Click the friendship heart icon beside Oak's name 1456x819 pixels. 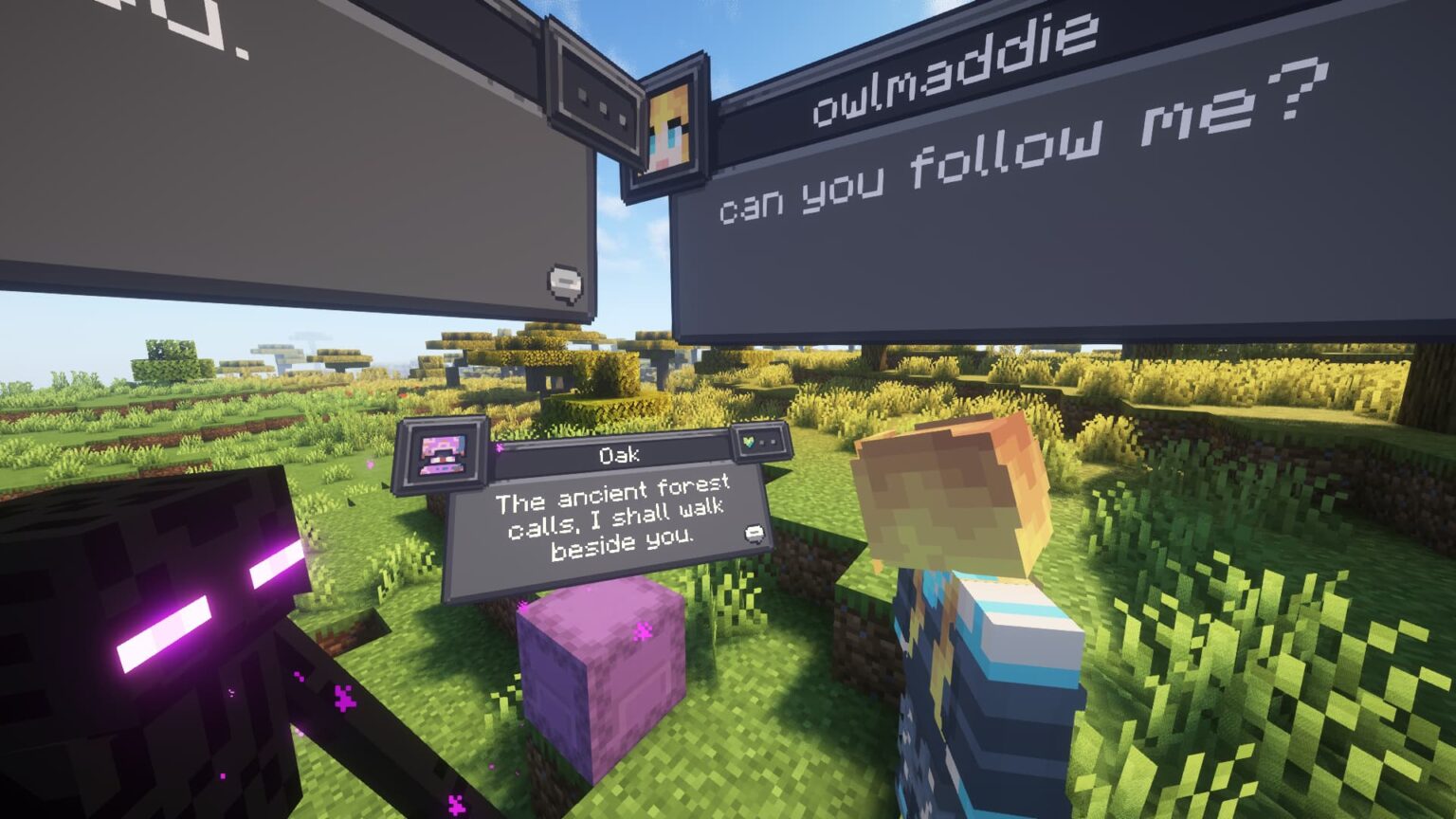click(749, 443)
